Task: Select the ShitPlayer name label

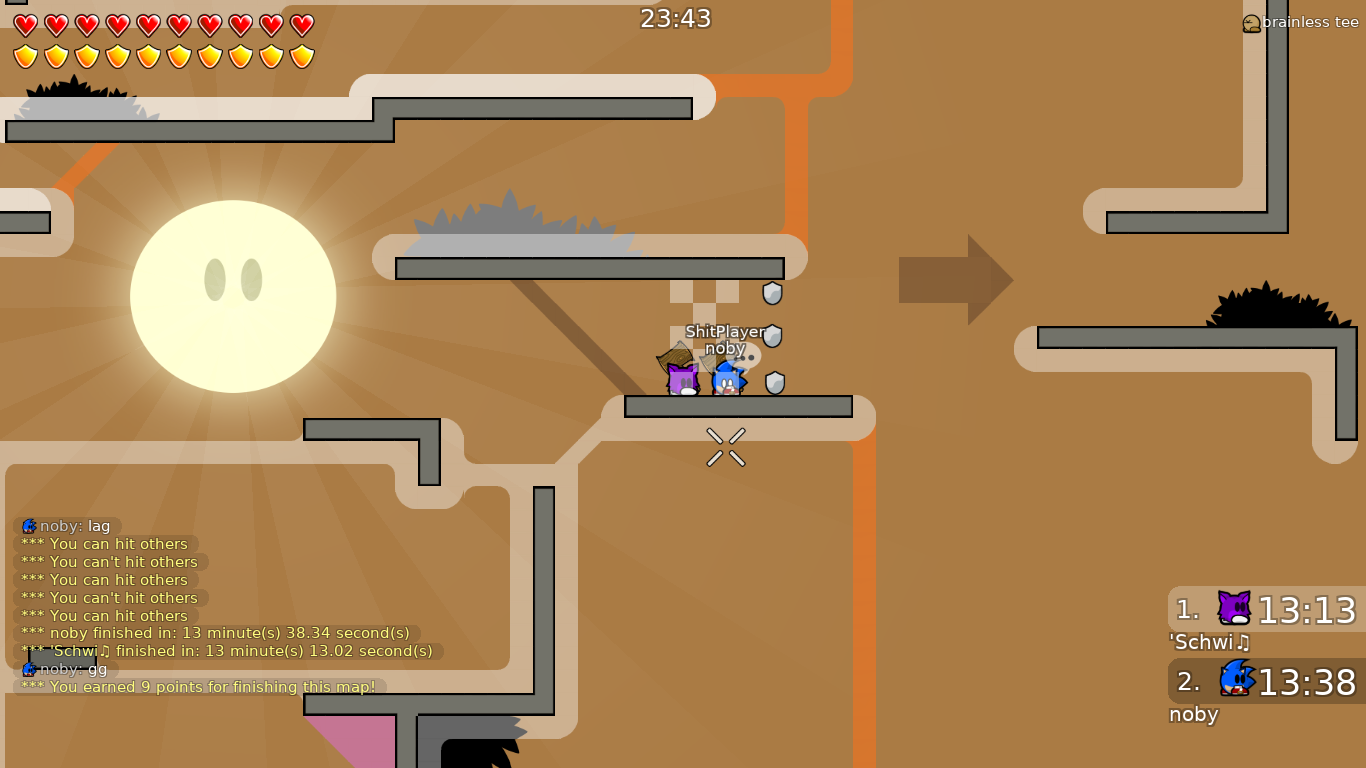Action: click(722, 332)
